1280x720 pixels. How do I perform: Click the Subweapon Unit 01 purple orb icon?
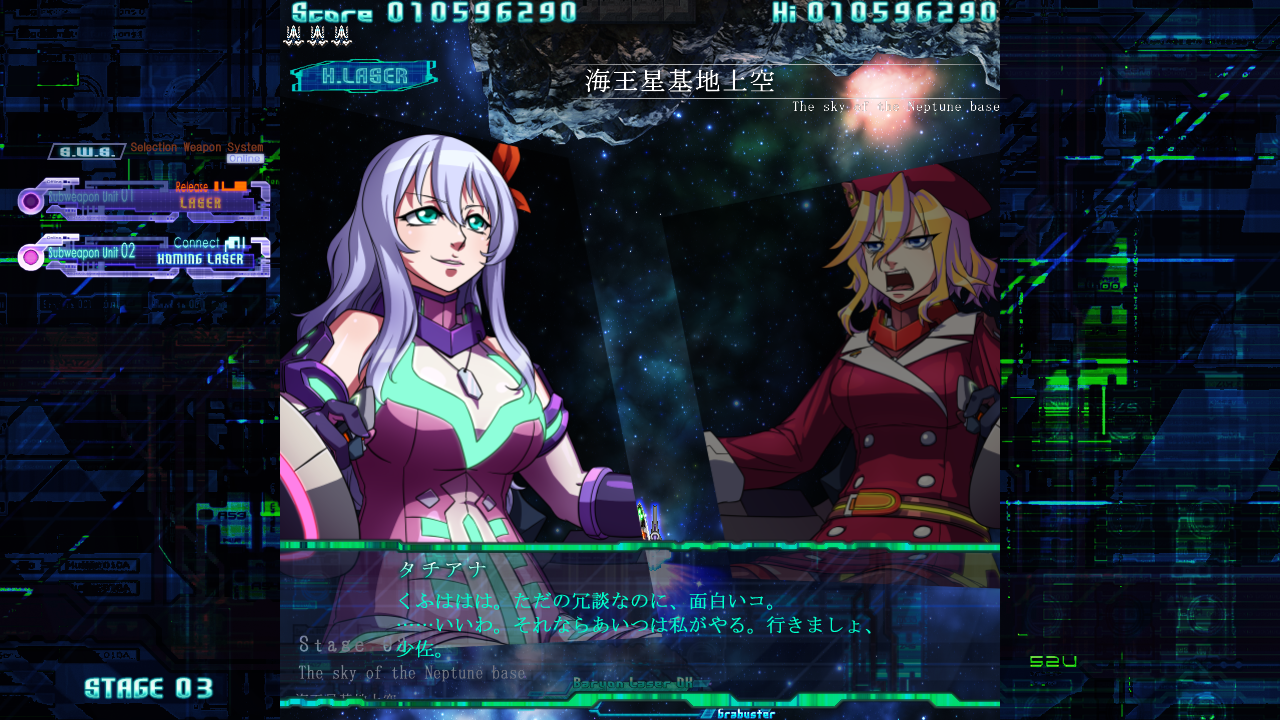tap(29, 198)
